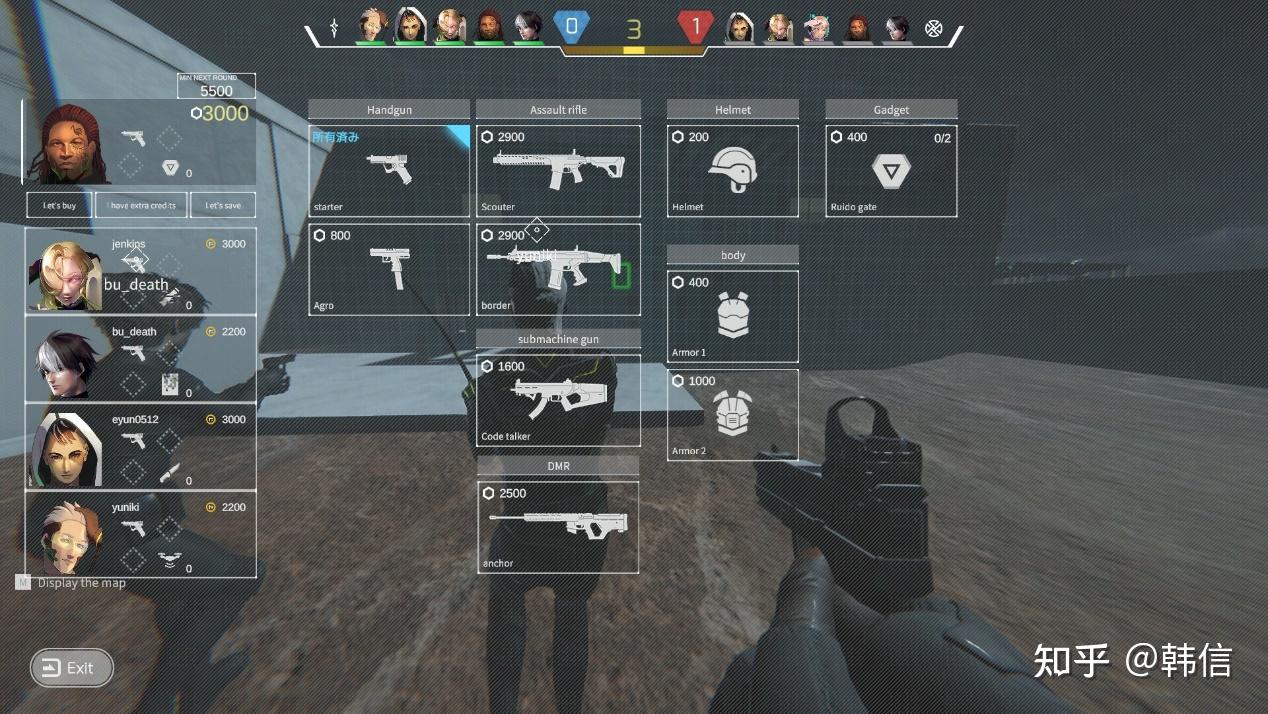Pick eyun0512 from the team list
Screen dimensions: 1268x714
[x=140, y=446]
